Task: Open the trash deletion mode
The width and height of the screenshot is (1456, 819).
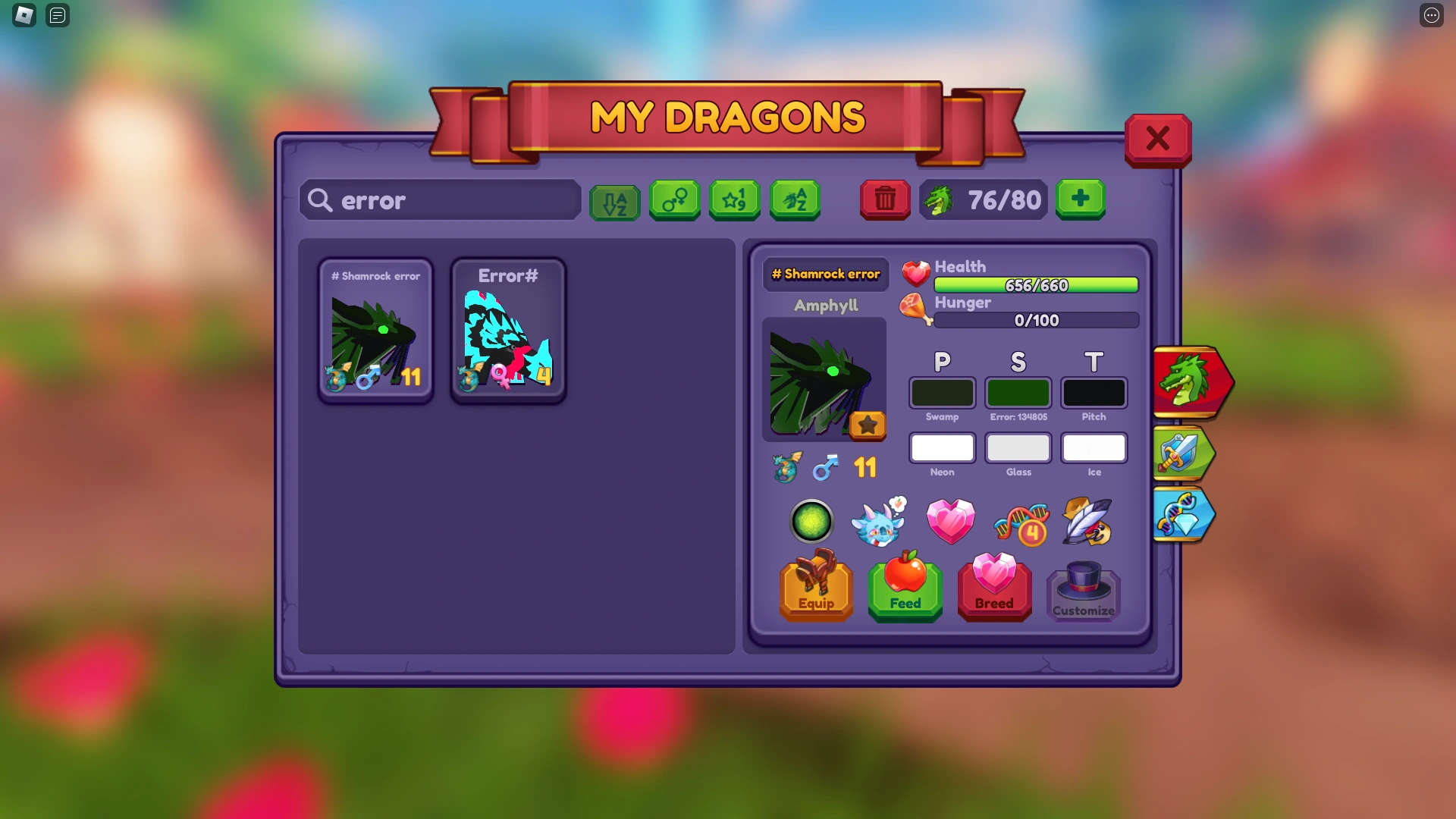Action: click(884, 200)
